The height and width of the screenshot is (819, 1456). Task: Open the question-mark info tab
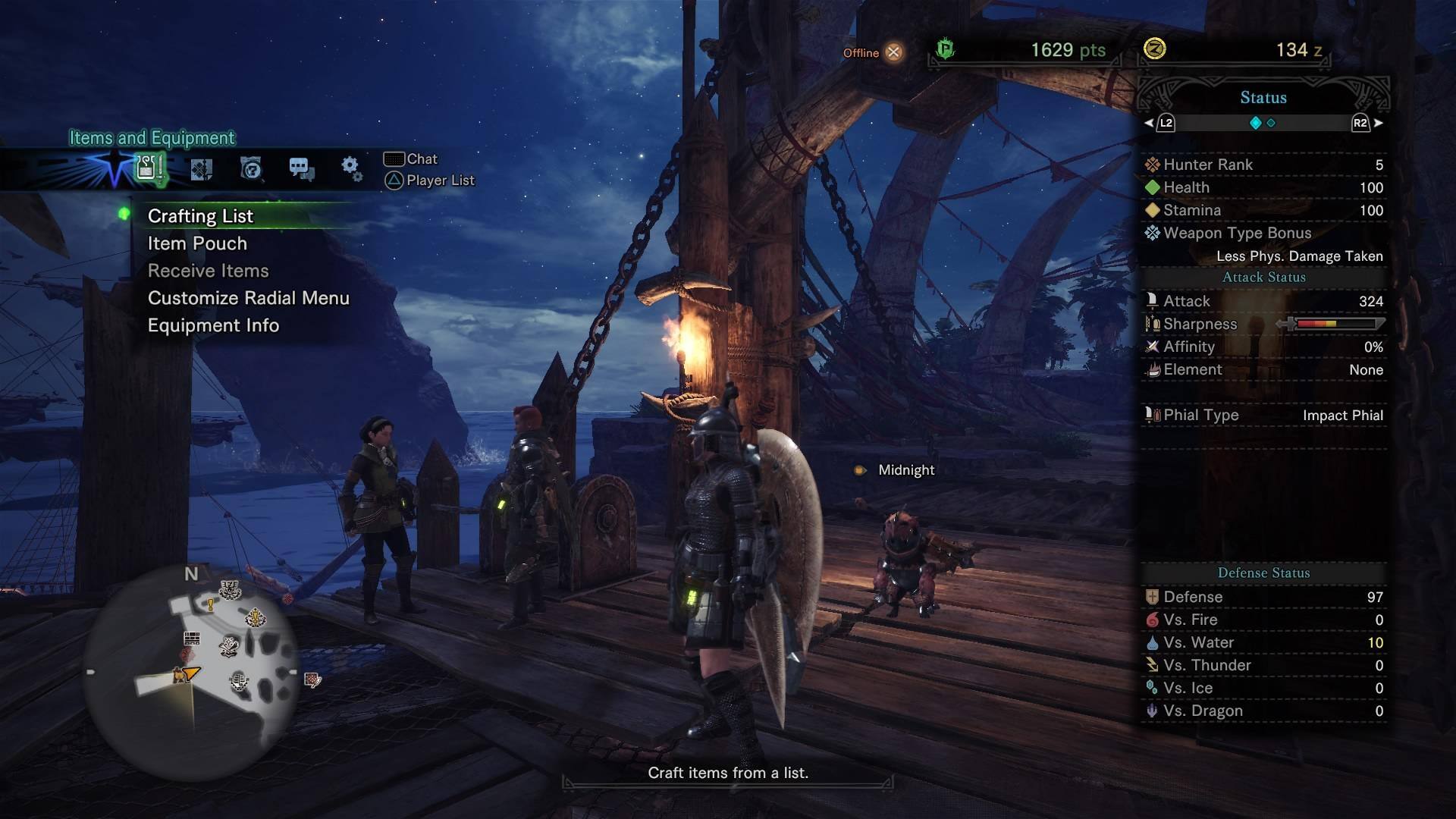(x=251, y=168)
